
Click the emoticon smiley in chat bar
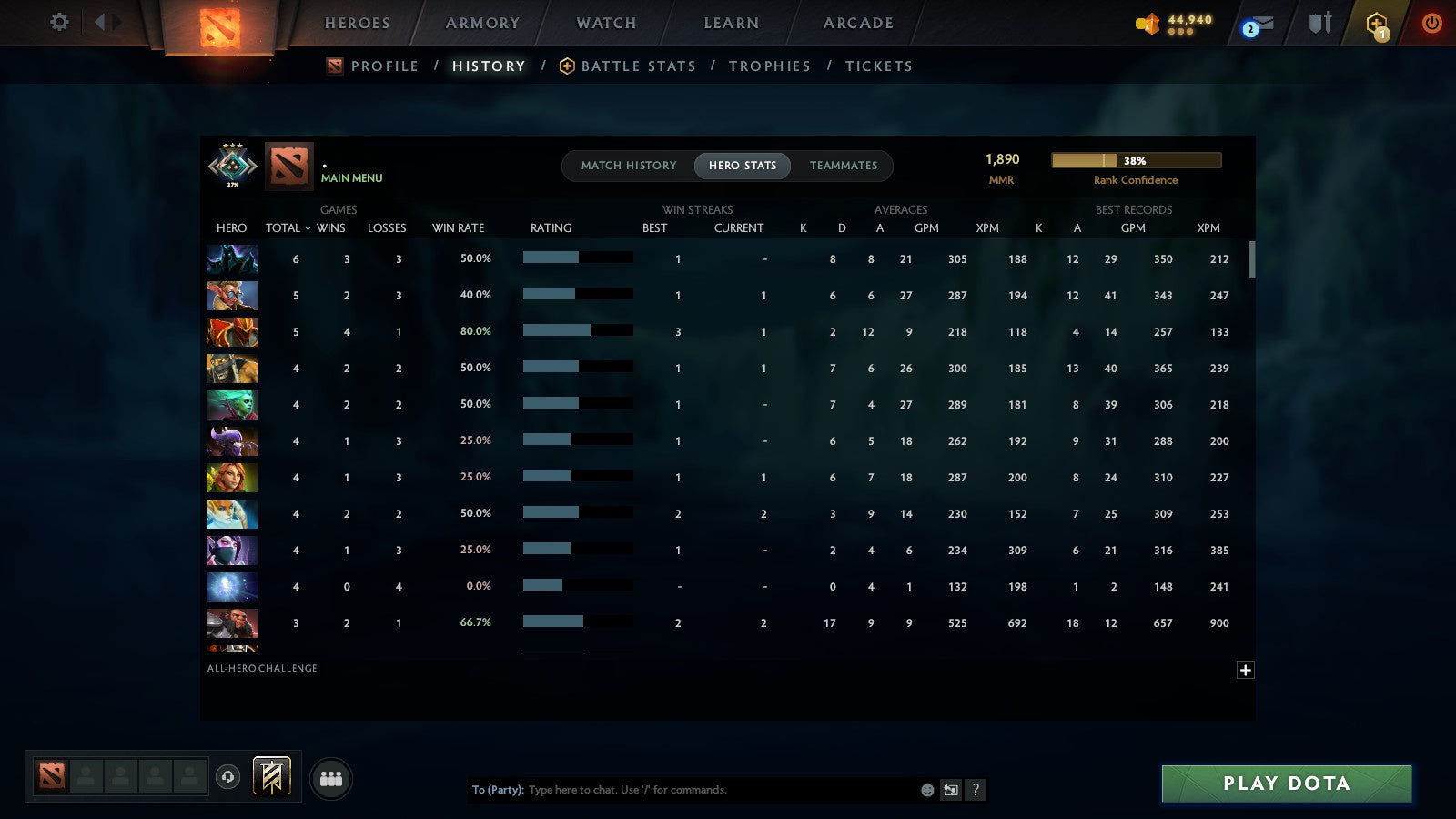[925, 790]
